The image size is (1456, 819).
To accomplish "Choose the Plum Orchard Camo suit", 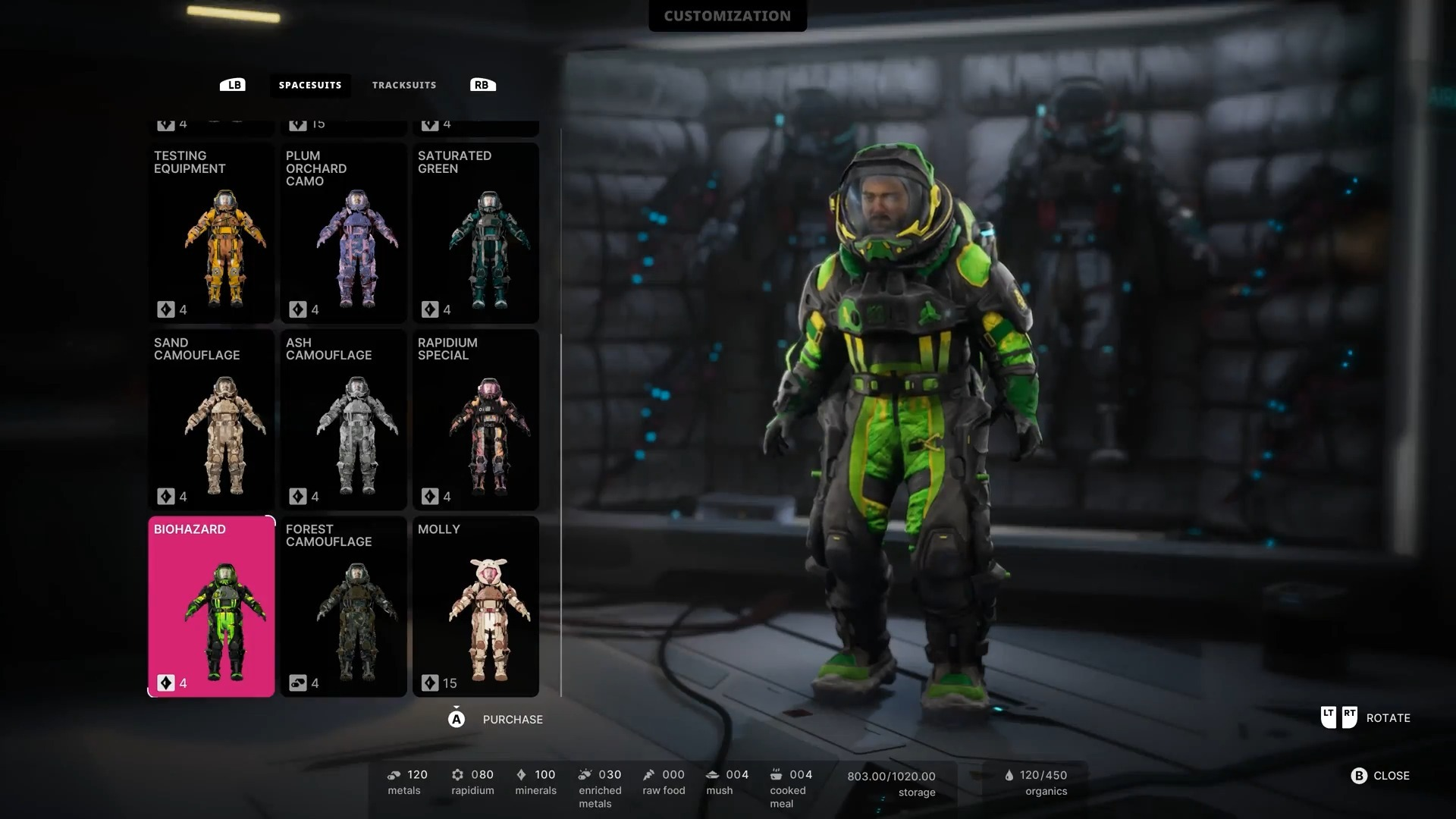I will coord(344,233).
